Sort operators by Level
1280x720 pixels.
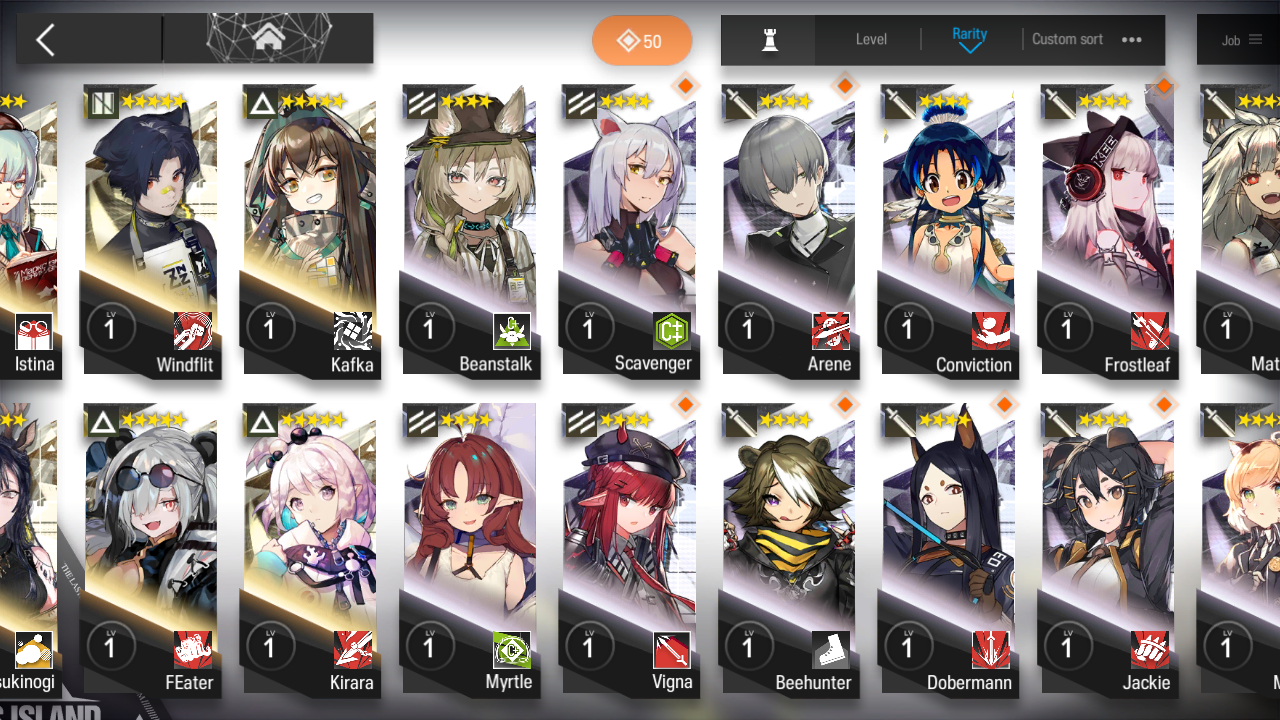(x=871, y=40)
